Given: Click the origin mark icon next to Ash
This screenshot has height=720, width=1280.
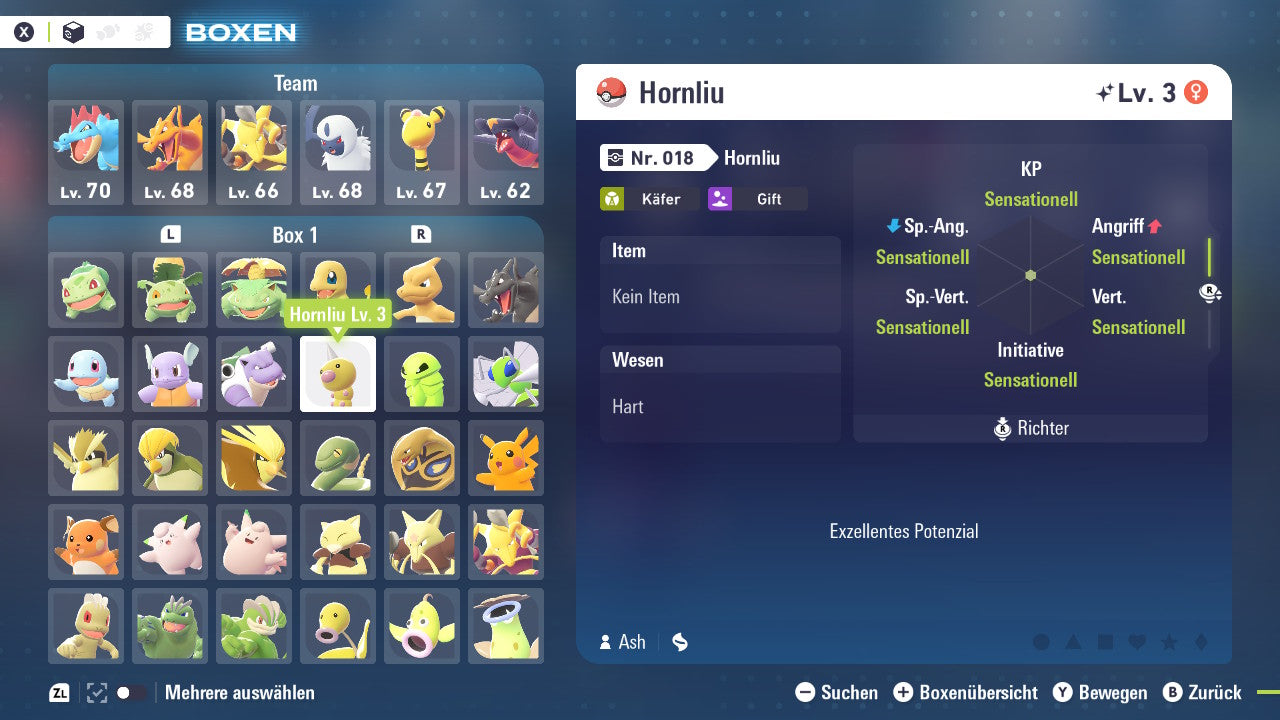Looking at the screenshot, I should pos(679,643).
